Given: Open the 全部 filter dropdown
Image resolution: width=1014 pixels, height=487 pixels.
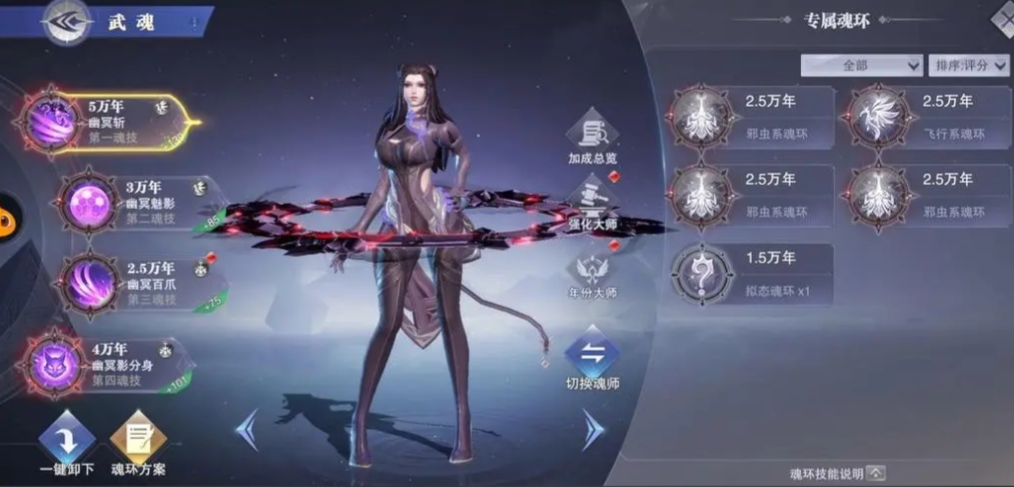Looking at the screenshot, I should 861,65.
